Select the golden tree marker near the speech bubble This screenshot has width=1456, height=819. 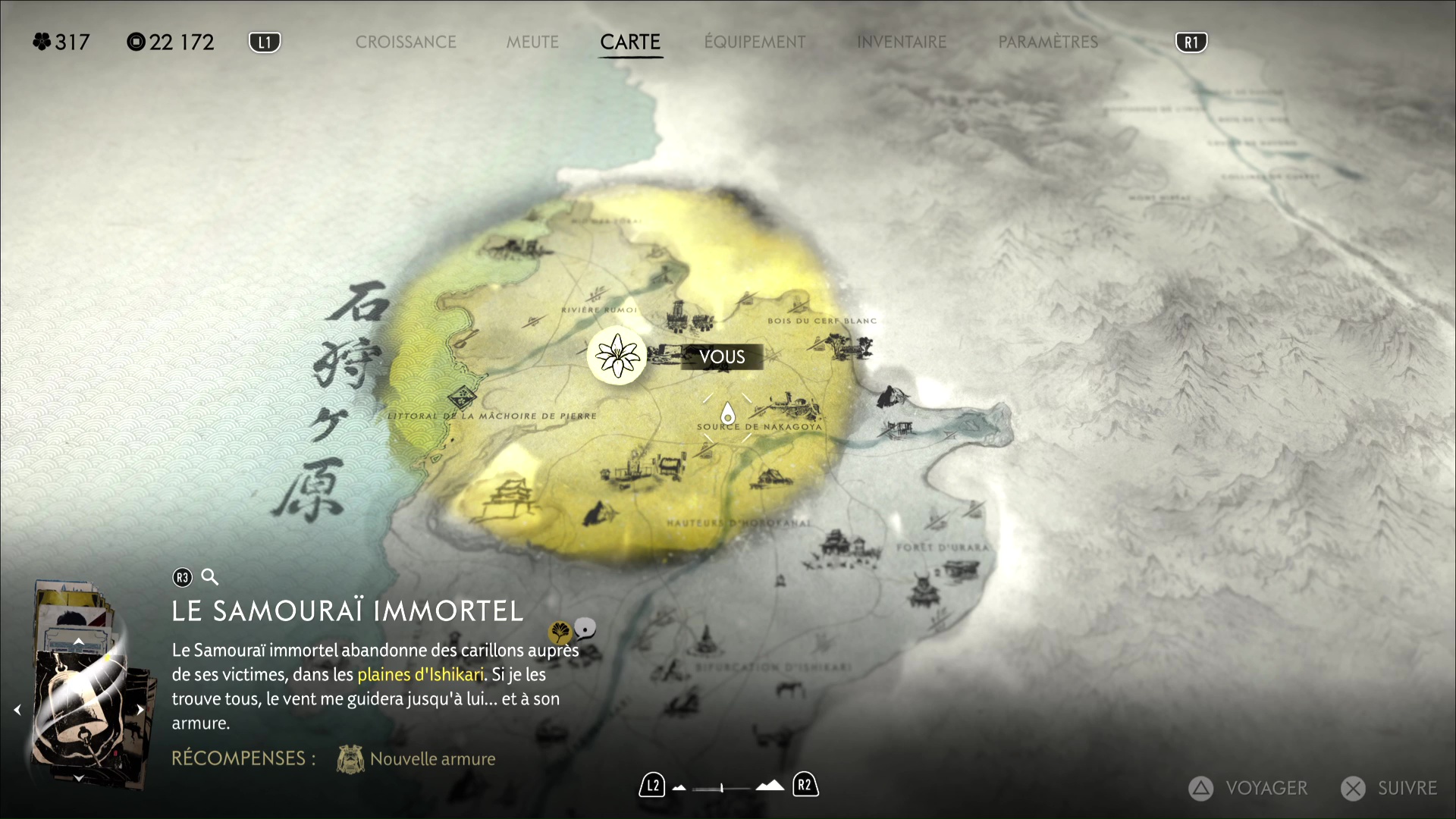pos(560,631)
